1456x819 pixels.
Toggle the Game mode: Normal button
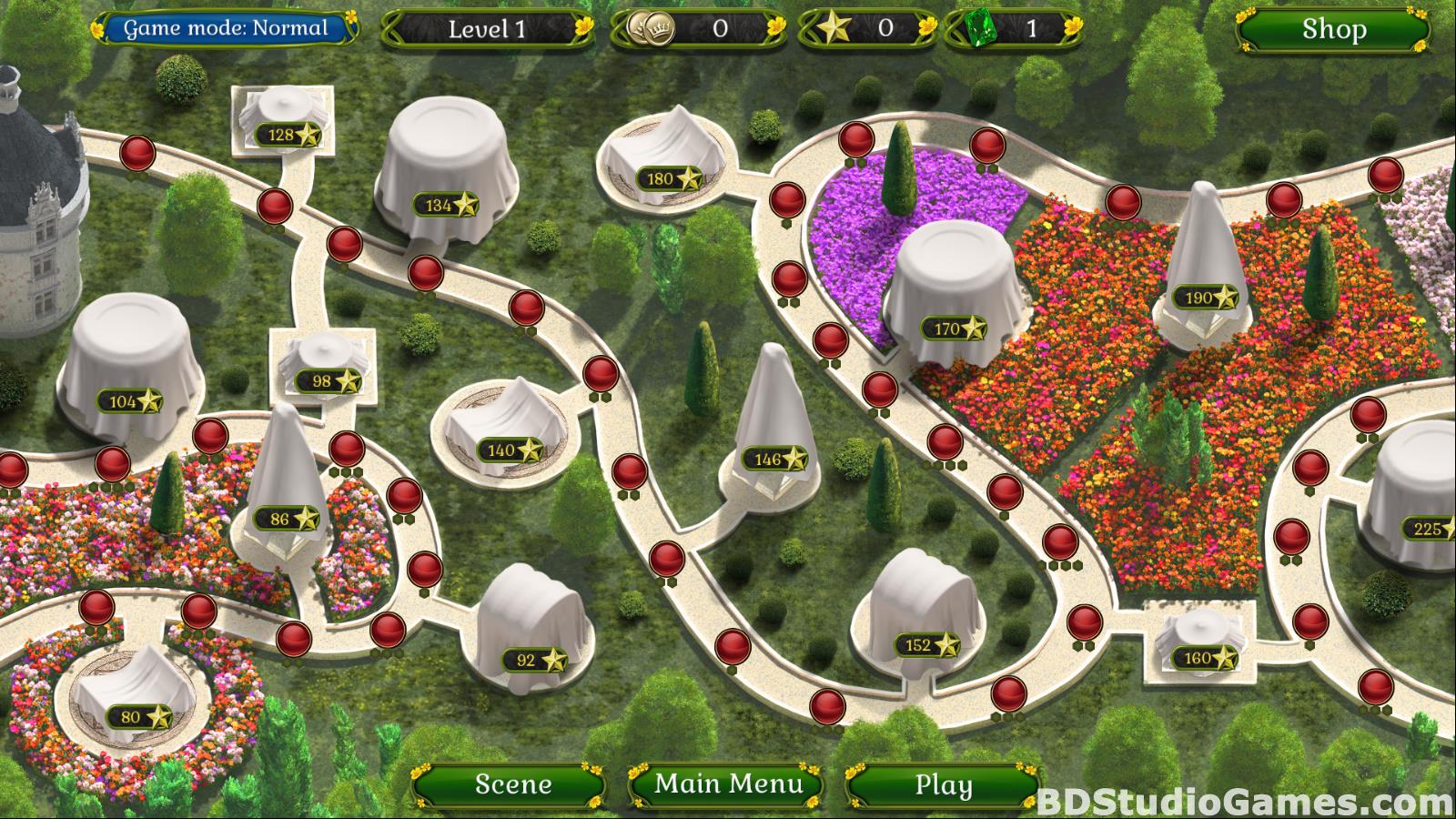click(226, 28)
